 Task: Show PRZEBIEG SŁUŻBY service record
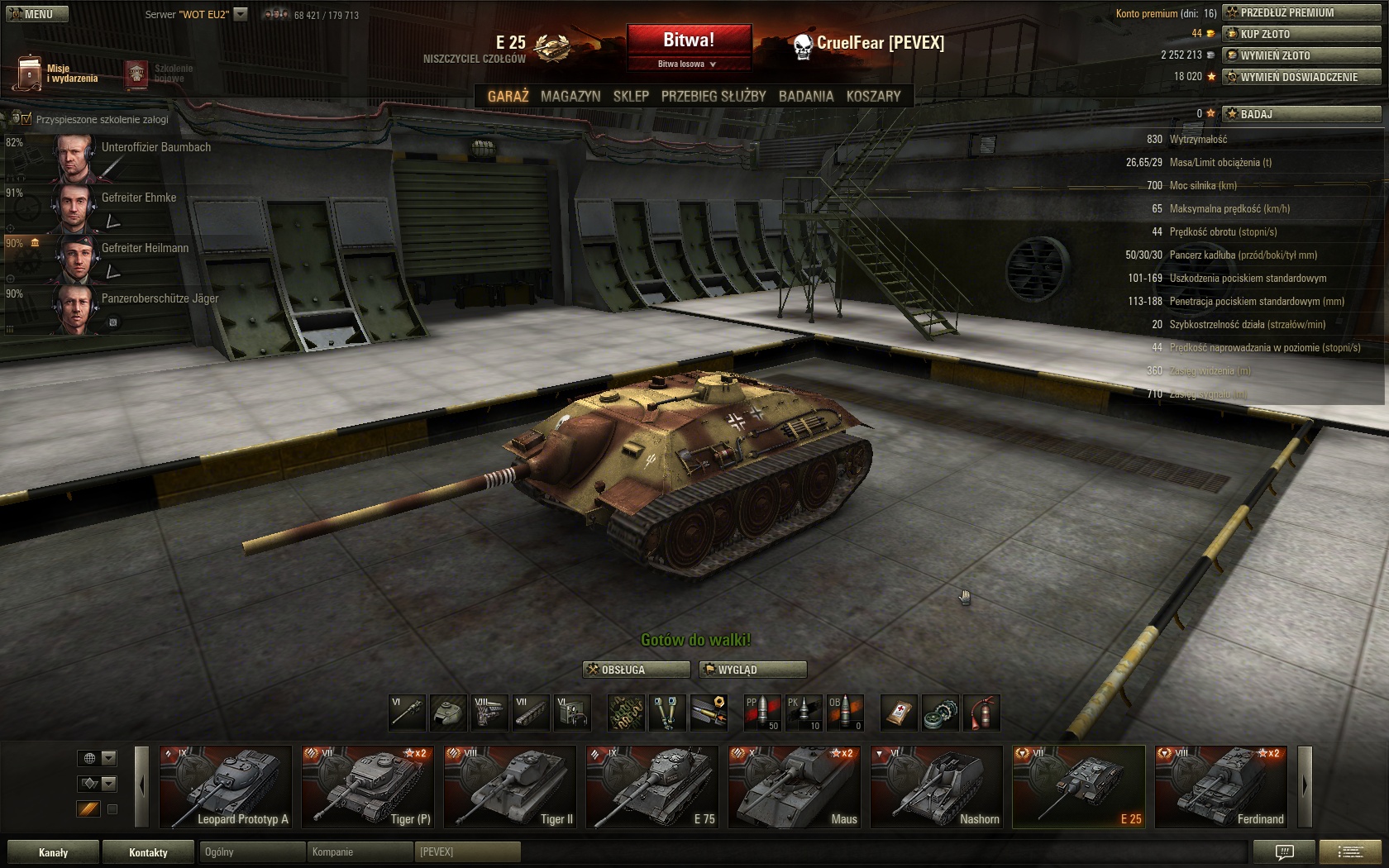(714, 96)
